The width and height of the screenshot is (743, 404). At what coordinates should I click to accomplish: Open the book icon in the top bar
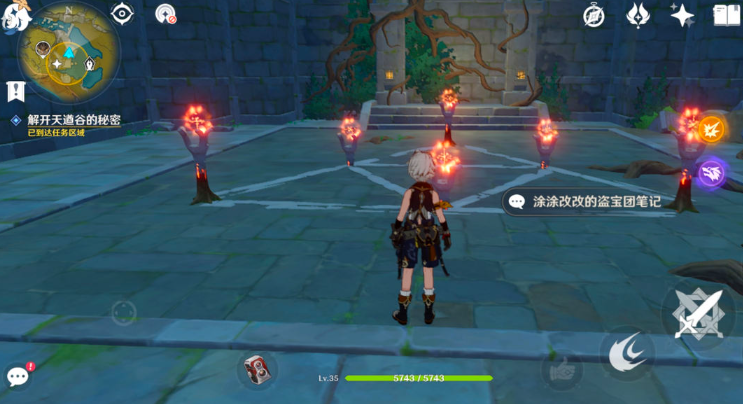tap(726, 15)
